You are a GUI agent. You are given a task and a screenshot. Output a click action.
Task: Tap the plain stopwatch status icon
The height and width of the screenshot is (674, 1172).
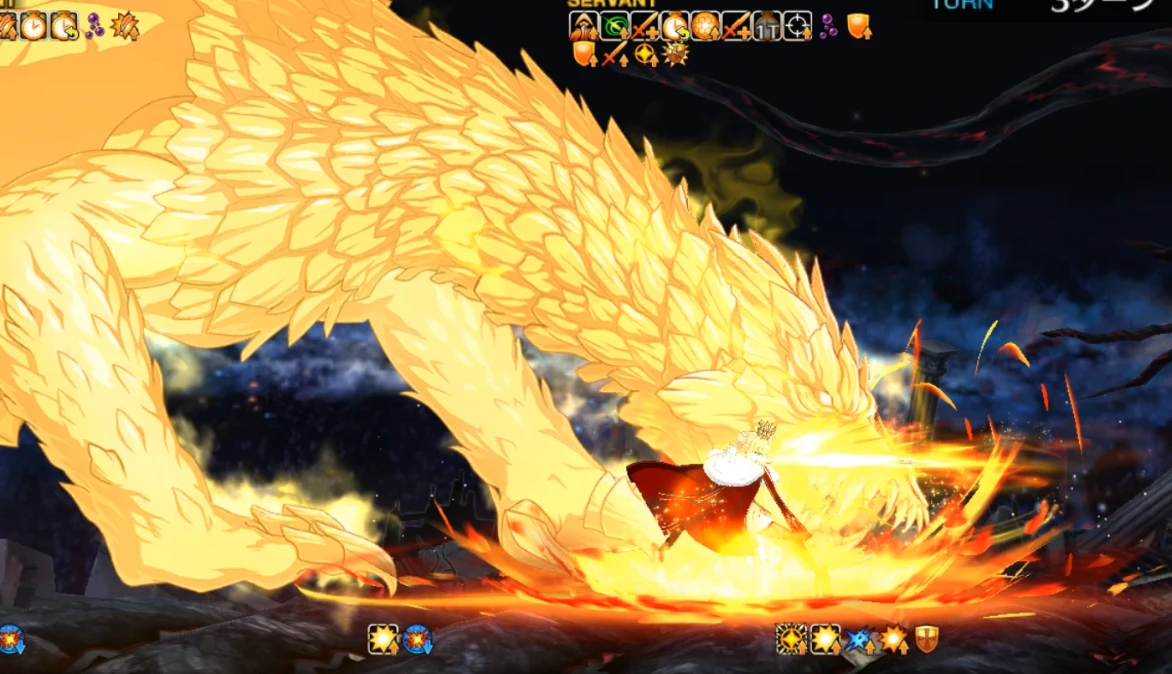(33, 25)
